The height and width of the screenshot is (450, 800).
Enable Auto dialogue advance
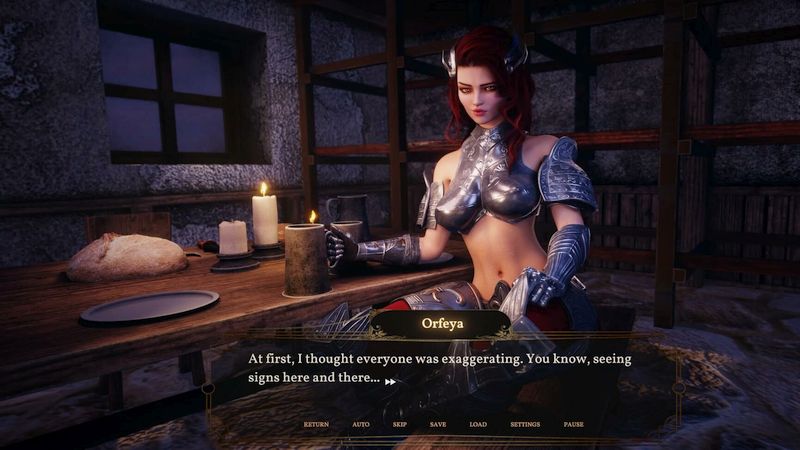[361, 424]
